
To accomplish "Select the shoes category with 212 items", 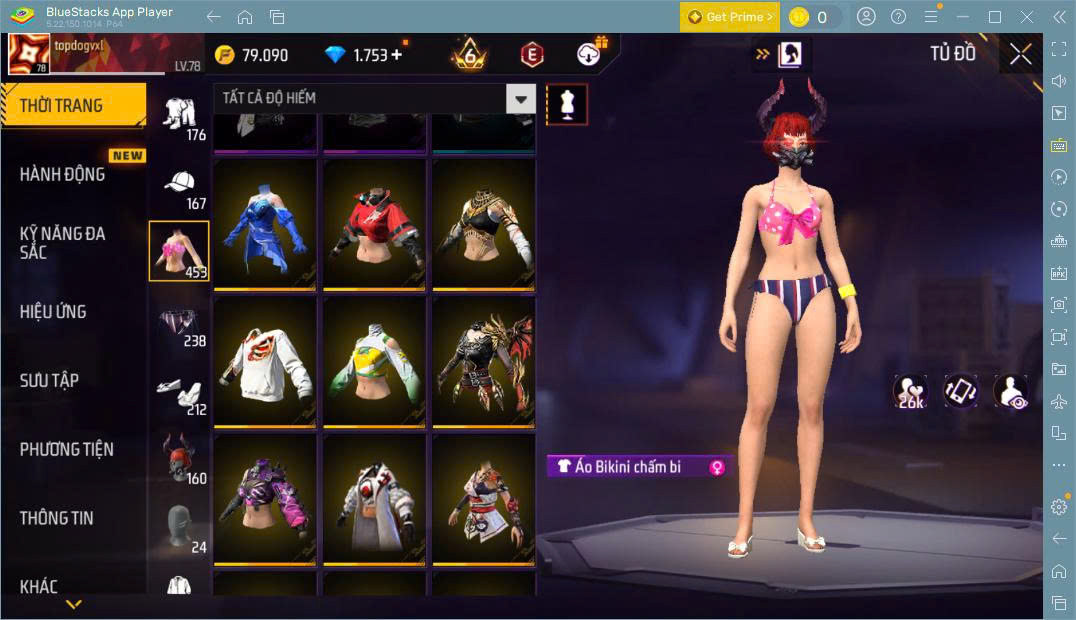I will click(179, 394).
